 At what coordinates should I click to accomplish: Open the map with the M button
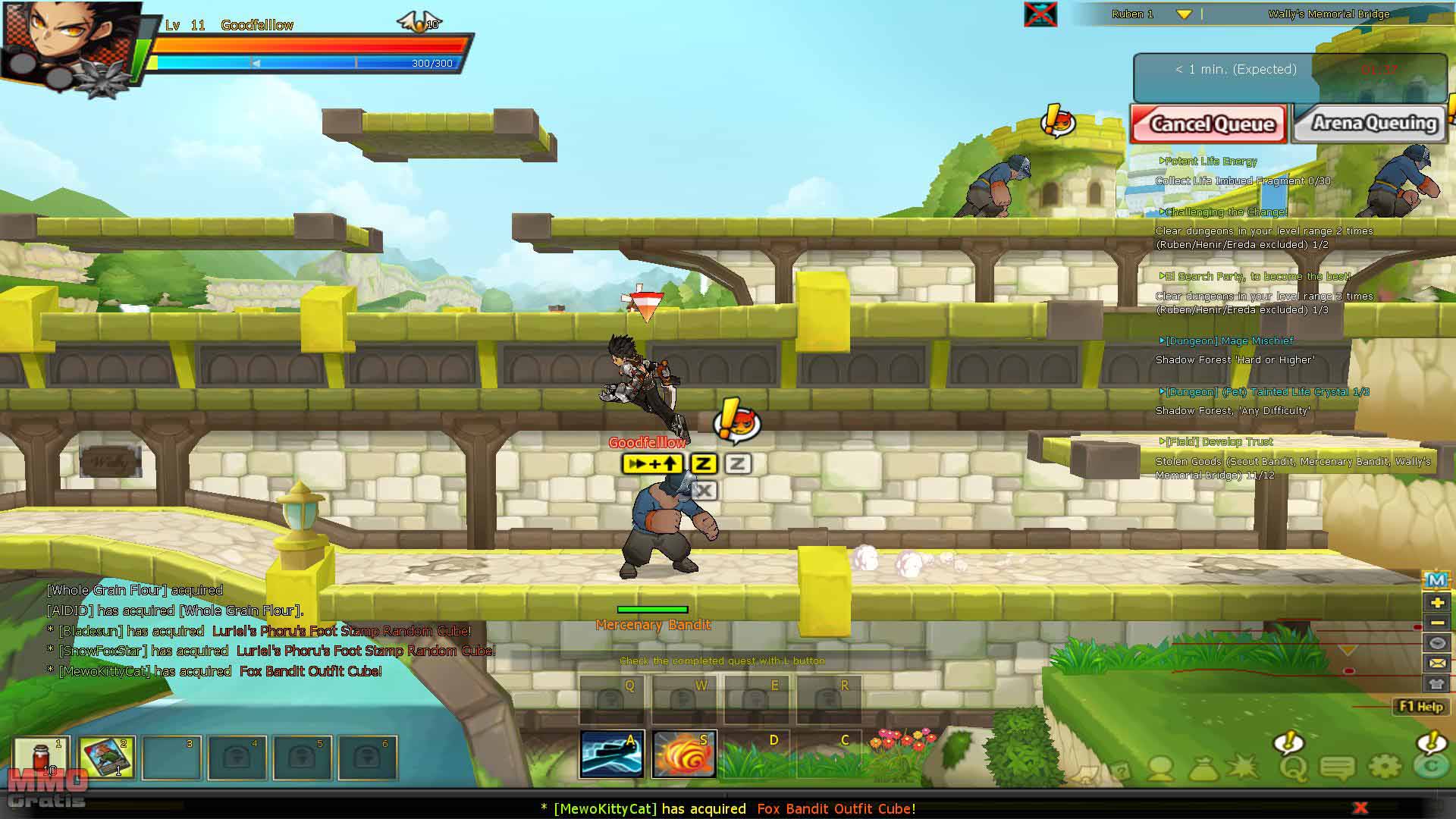[x=1436, y=581]
